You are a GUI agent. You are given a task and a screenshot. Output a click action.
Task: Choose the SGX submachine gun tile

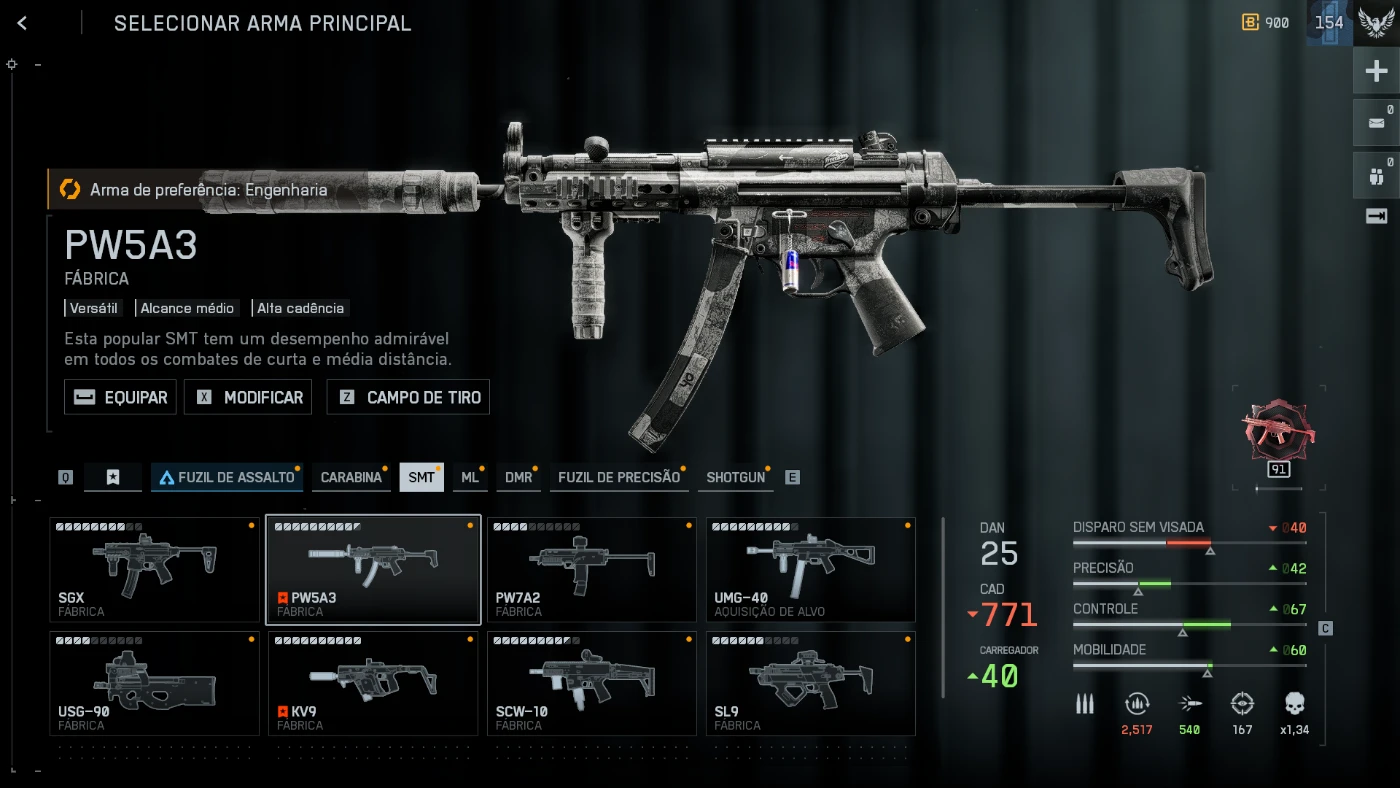pos(155,569)
